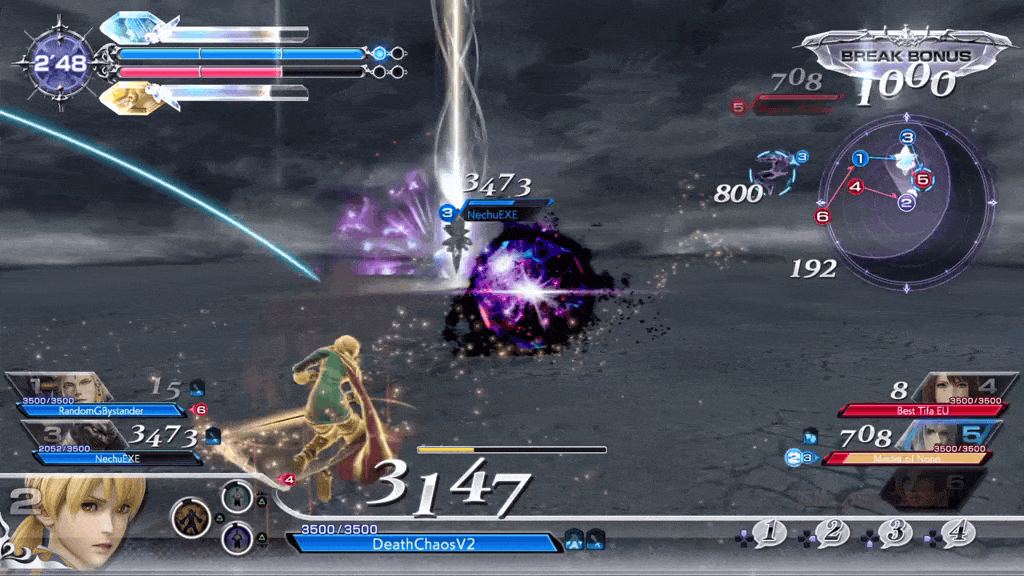Viewport: 1024px width, 576px height.
Task: Activate the large orange EX skill icon
Action: coord(190,517)
